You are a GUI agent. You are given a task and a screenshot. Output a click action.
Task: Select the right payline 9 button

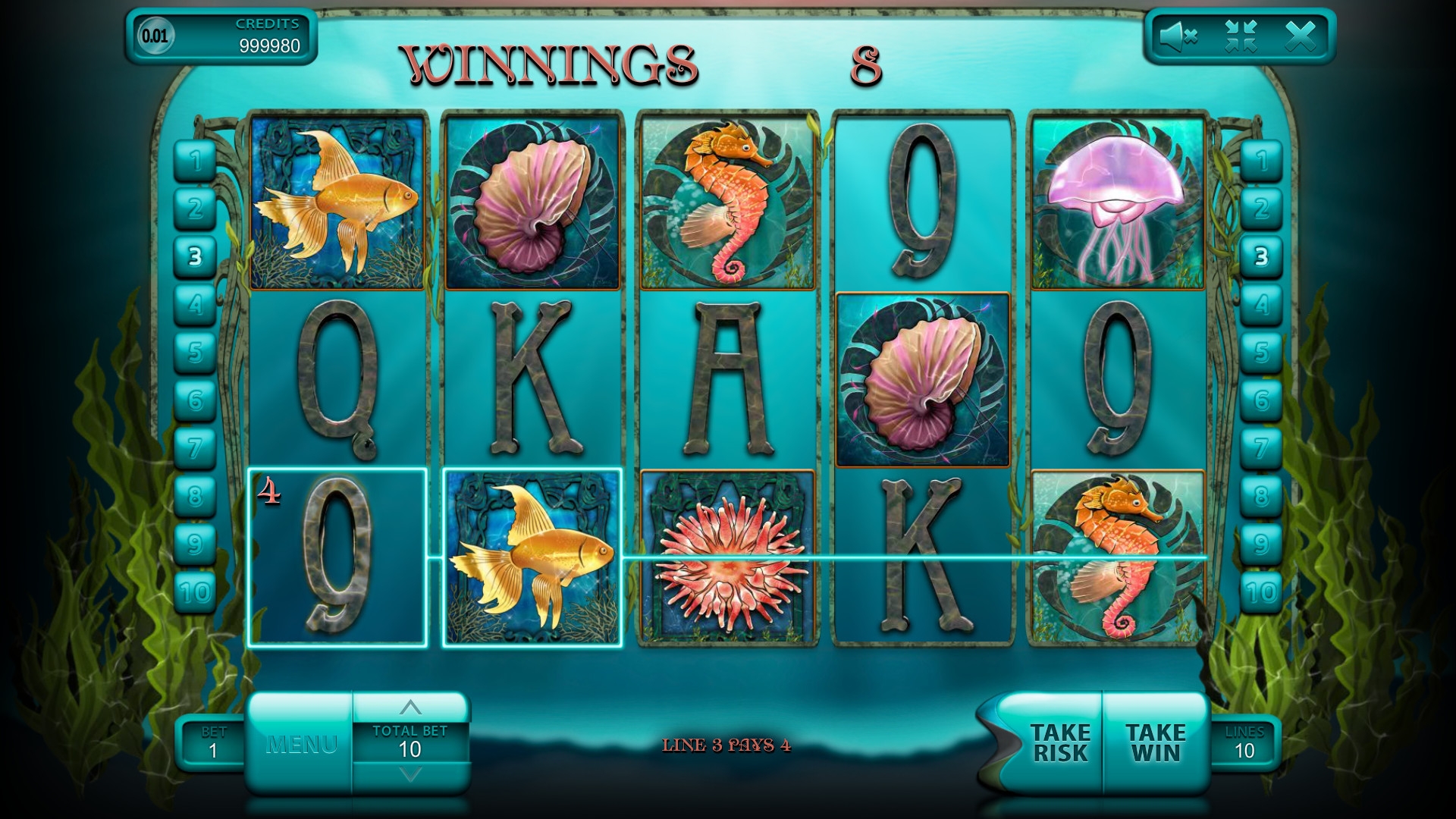pyautogui.click(x=1261, y=544)
